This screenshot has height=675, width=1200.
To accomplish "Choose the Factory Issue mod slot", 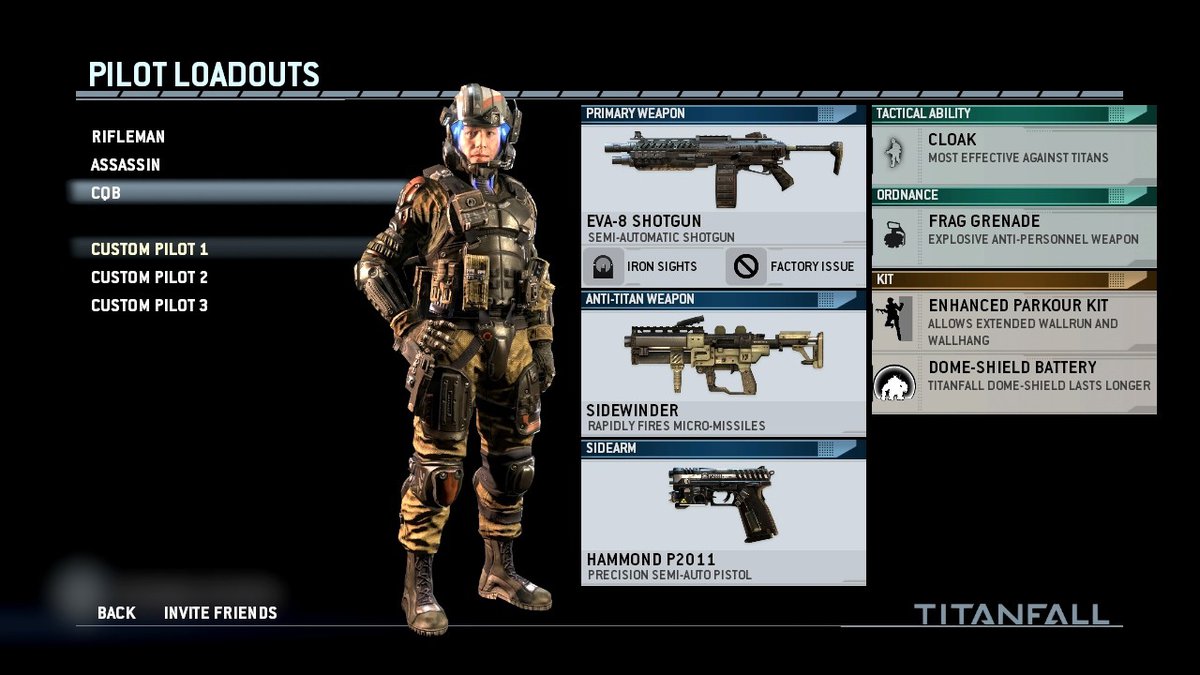I will 795,267.
